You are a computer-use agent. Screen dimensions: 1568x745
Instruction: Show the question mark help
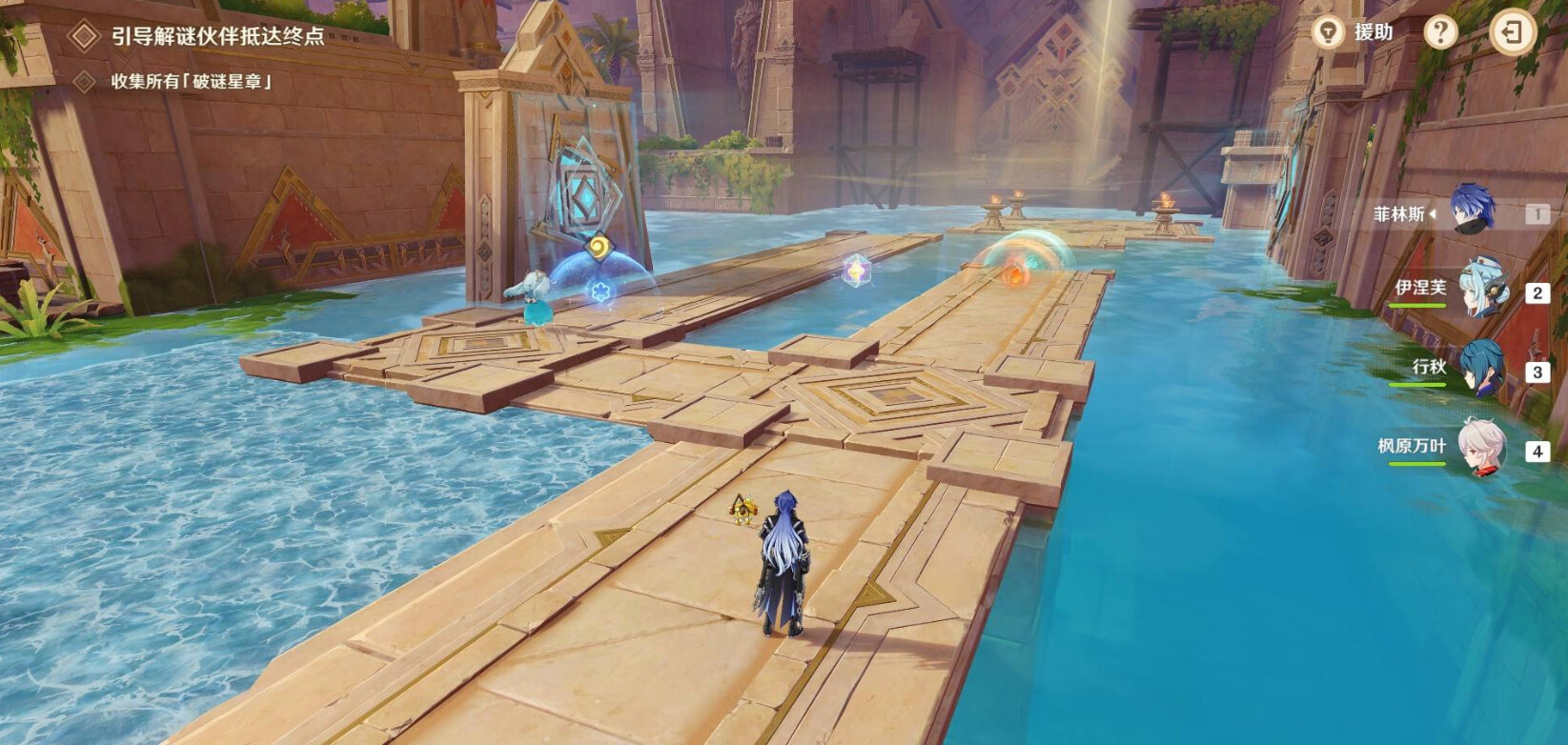point(1440,32)
